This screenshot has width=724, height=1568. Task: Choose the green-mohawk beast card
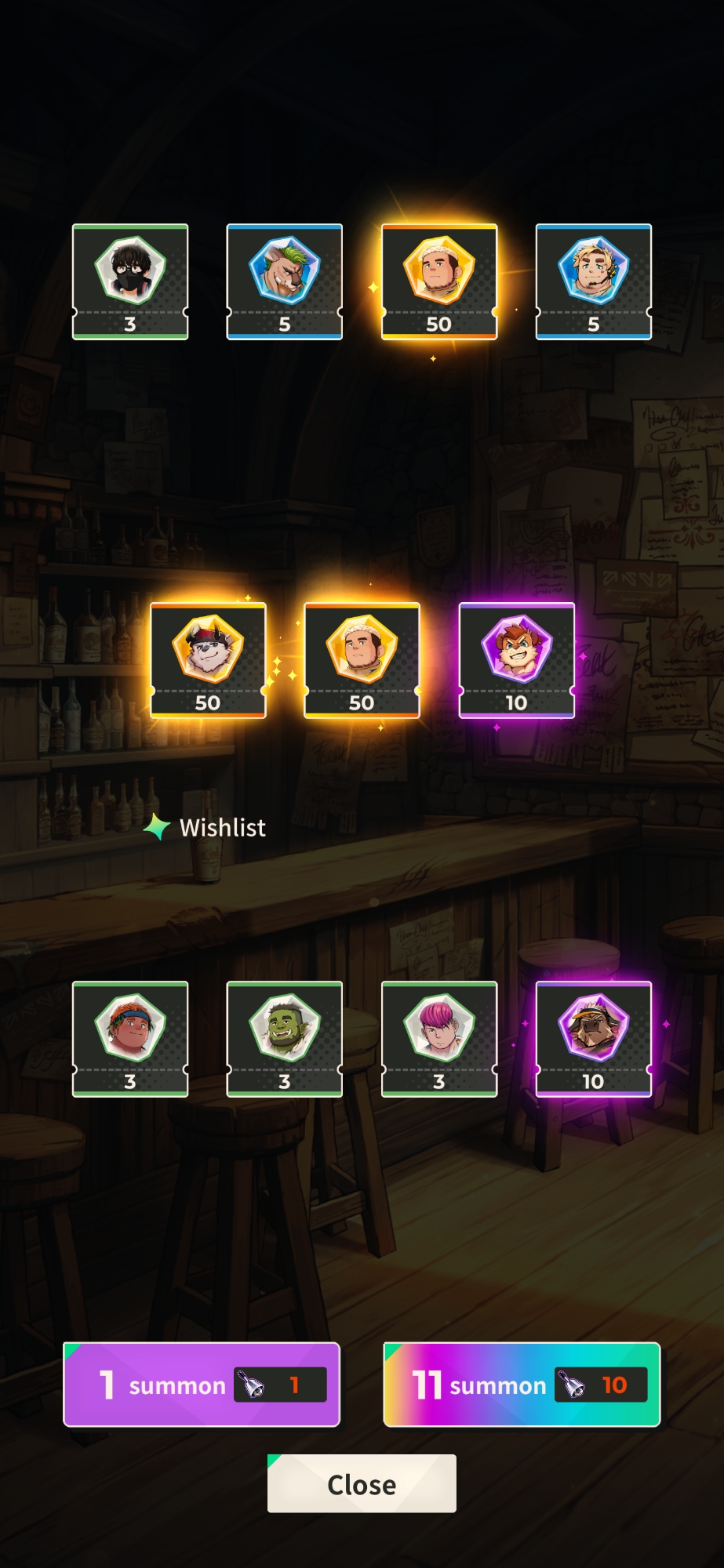pos(285,281)
